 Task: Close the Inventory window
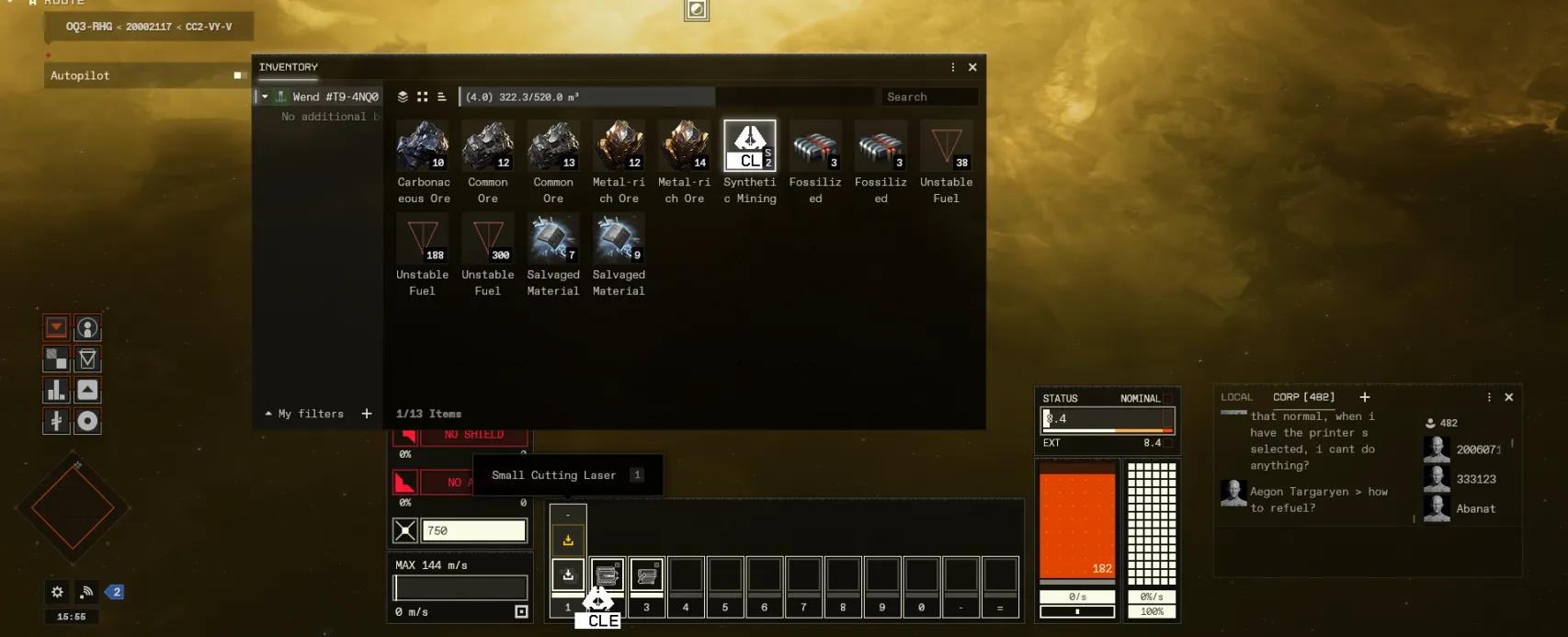coord(972,67)
